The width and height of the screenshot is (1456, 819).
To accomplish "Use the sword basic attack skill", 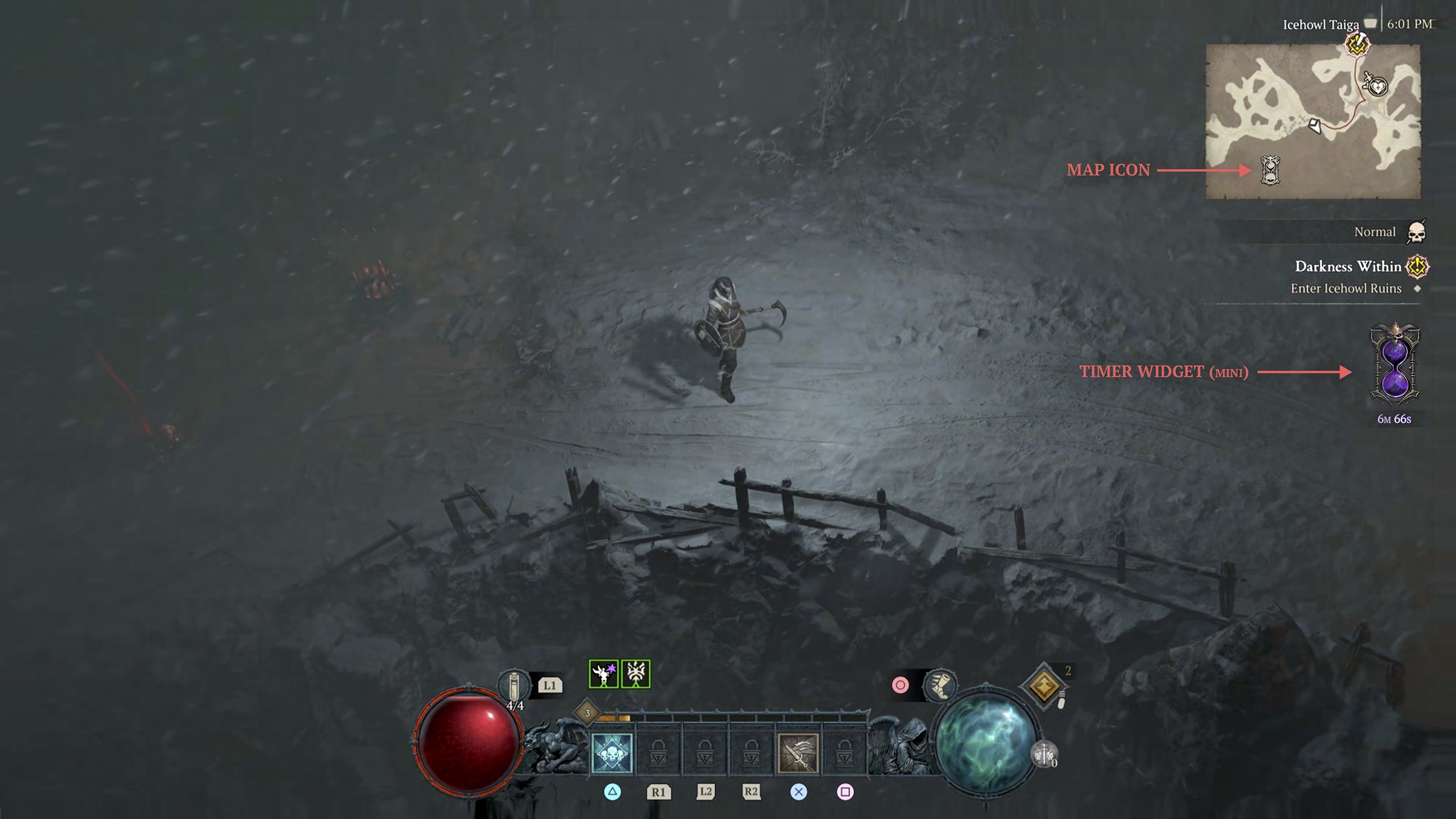I will (798, 753).
